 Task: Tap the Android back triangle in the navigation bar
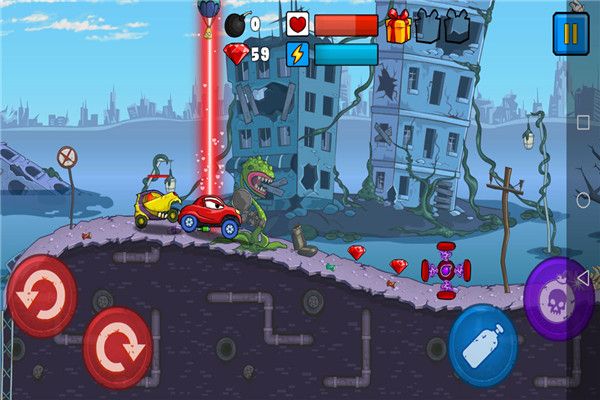tap(584, 278)
